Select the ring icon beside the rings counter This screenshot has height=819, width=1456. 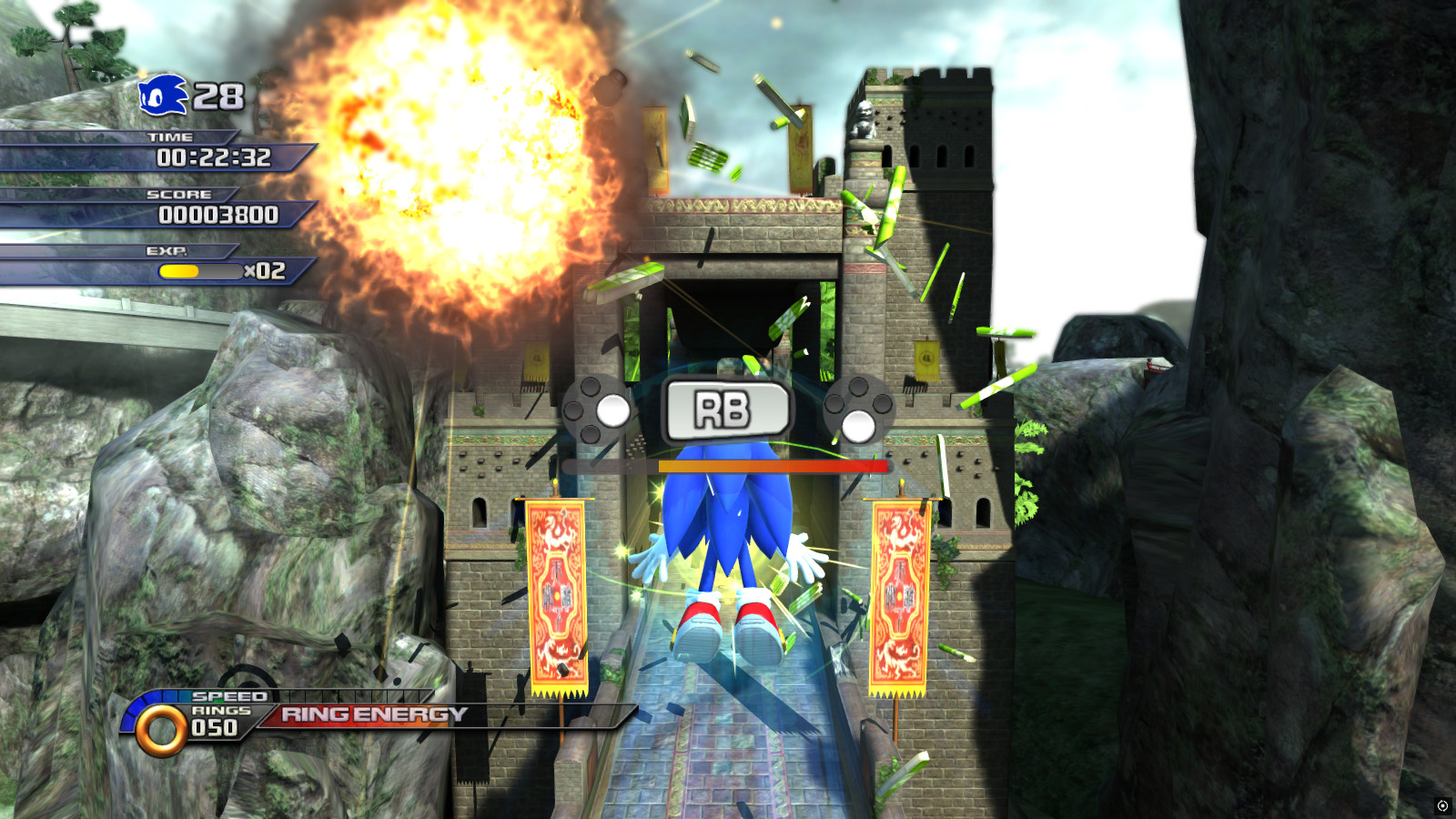tap(162, 724)
